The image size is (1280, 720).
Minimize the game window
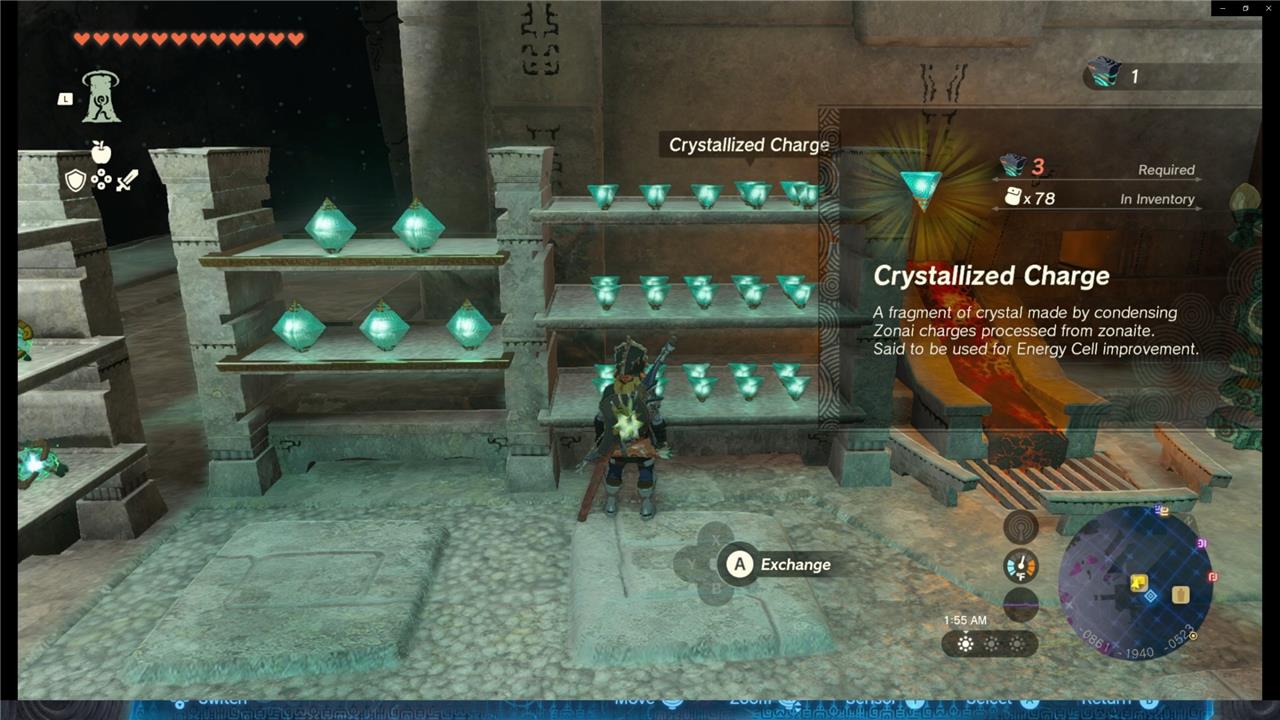[1222, 8]
